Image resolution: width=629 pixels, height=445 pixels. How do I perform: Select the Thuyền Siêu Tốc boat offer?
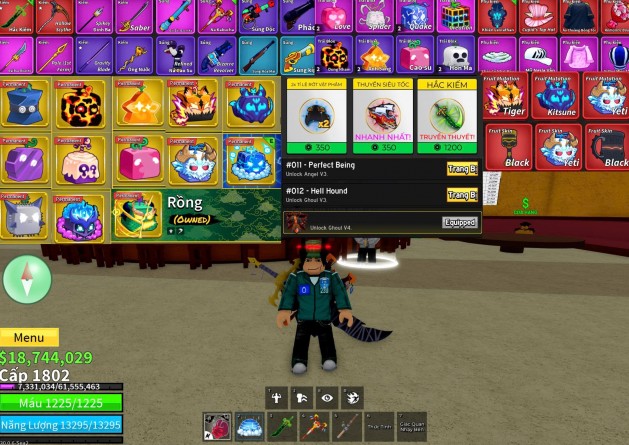[381, 118]
